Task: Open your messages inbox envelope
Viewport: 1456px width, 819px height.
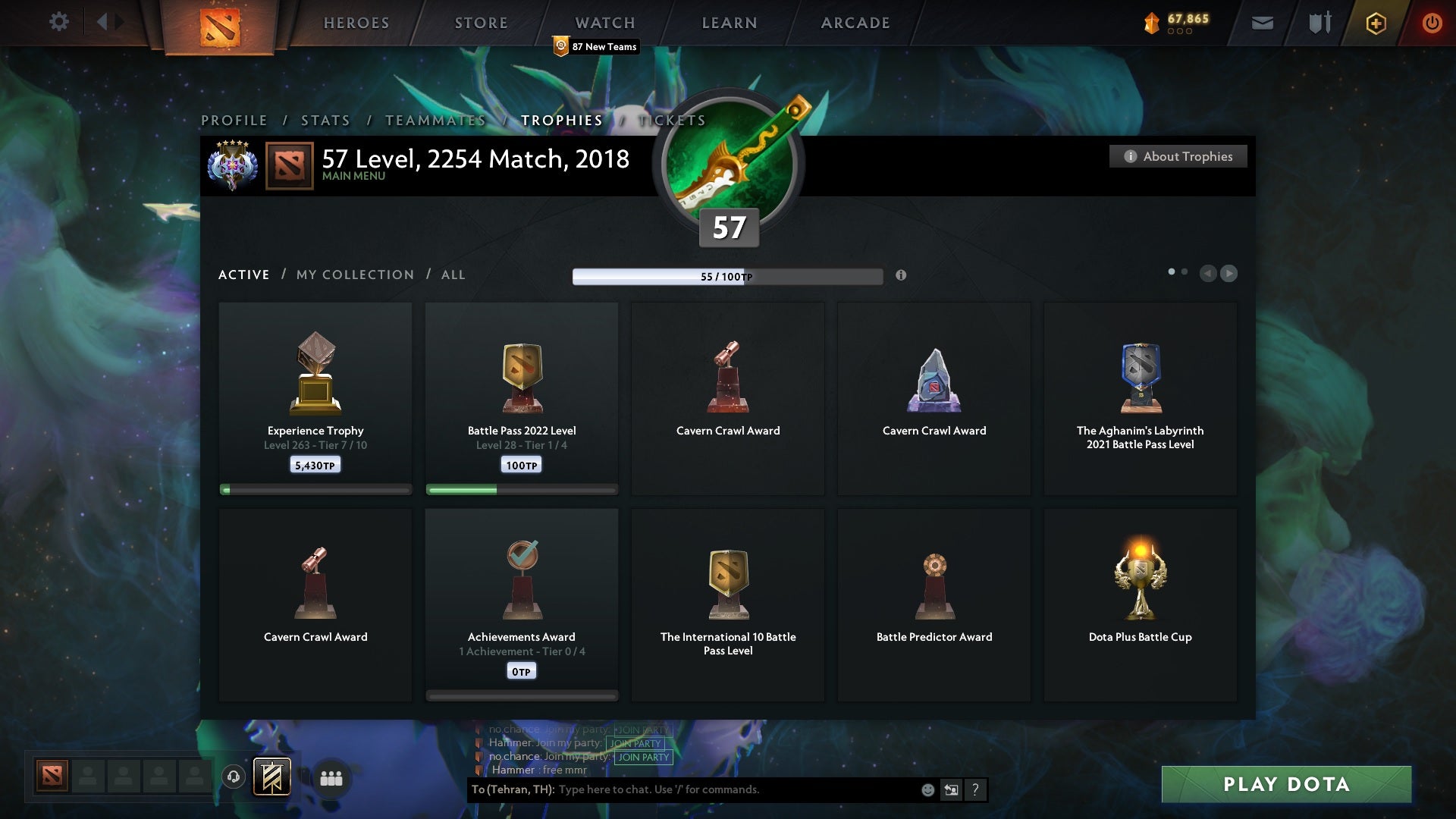Action: coord(1263,23)
